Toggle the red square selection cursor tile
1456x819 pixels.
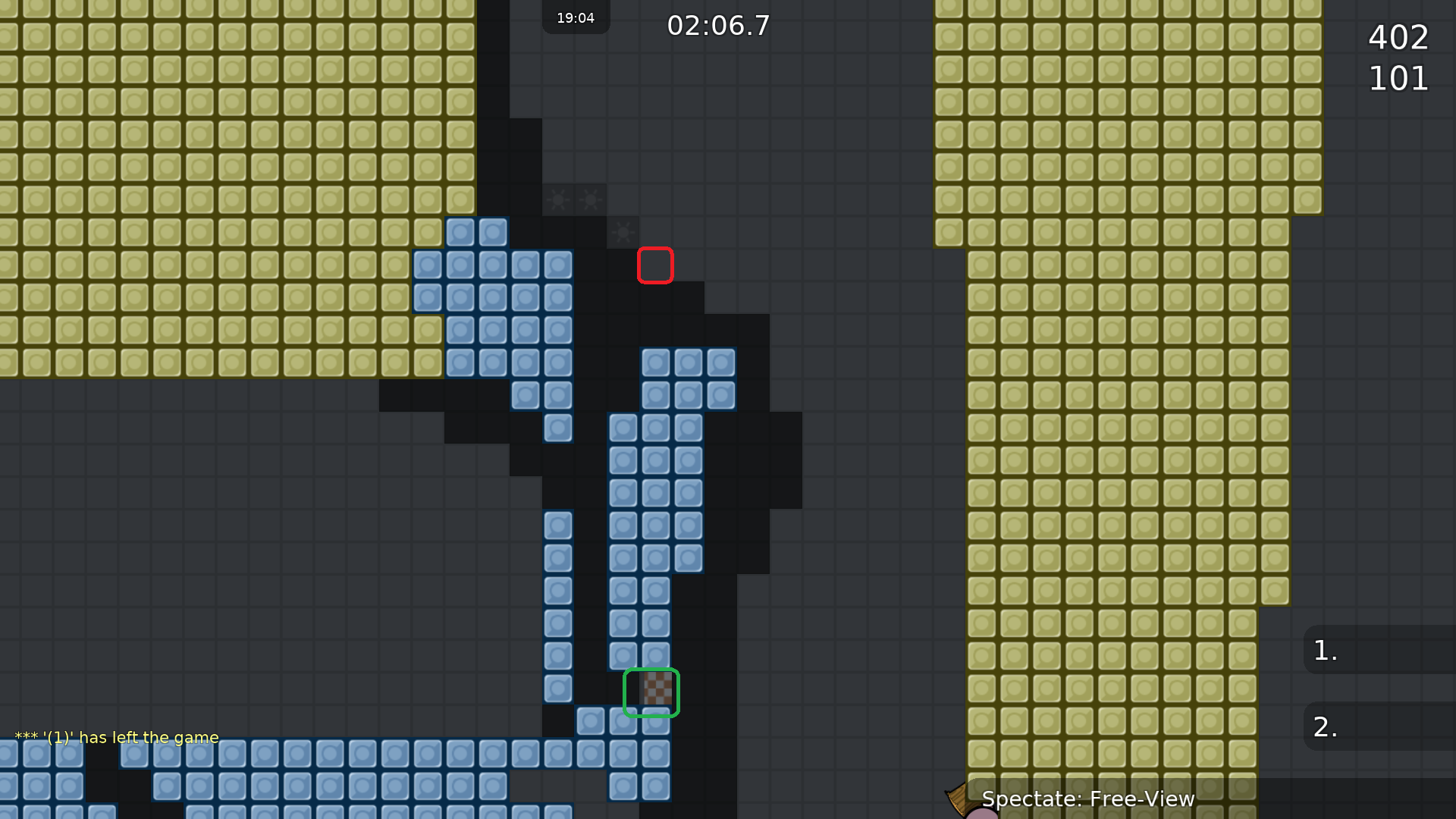[655, 264]
